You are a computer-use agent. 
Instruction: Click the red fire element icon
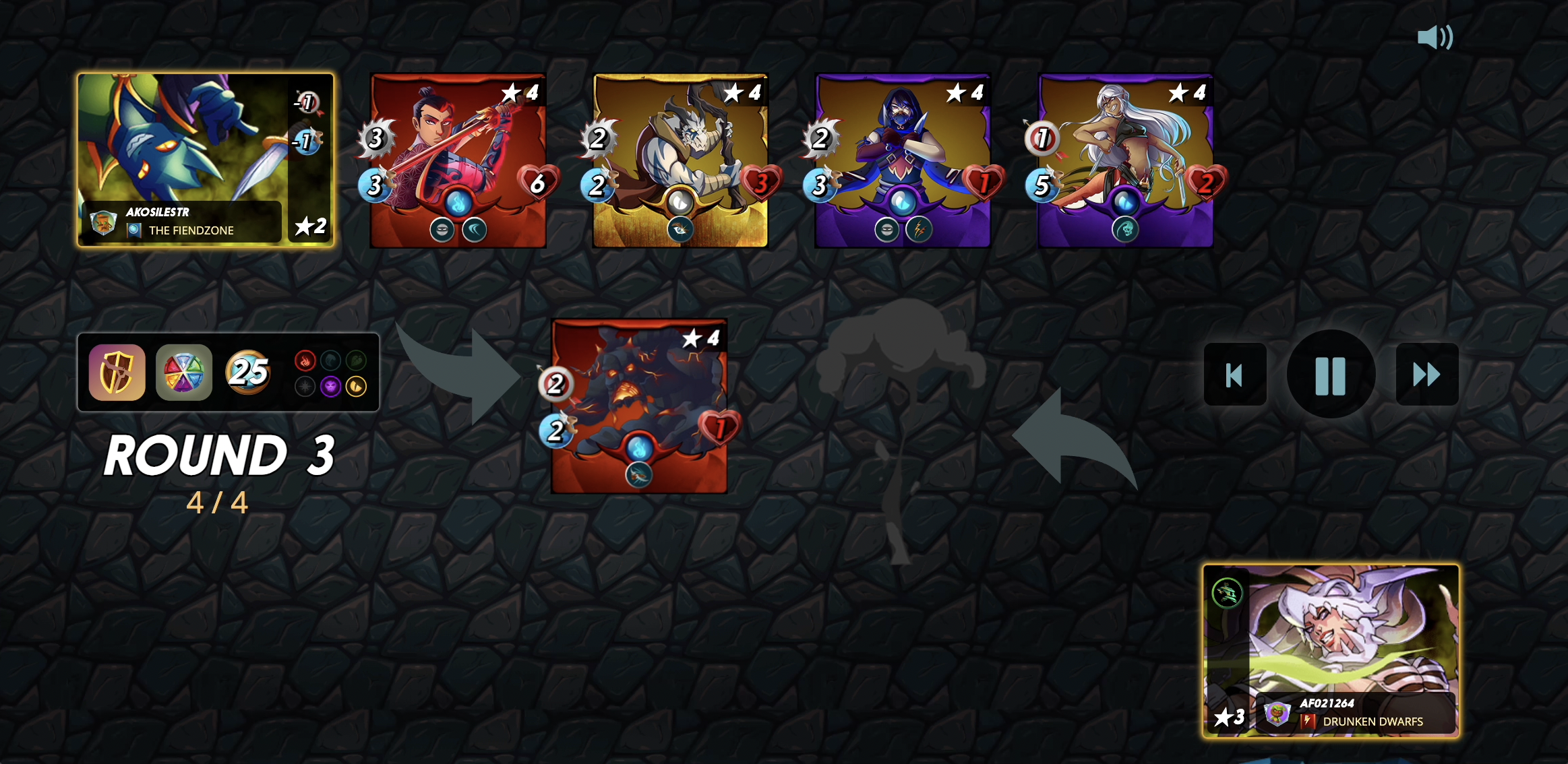click(305, 361)
